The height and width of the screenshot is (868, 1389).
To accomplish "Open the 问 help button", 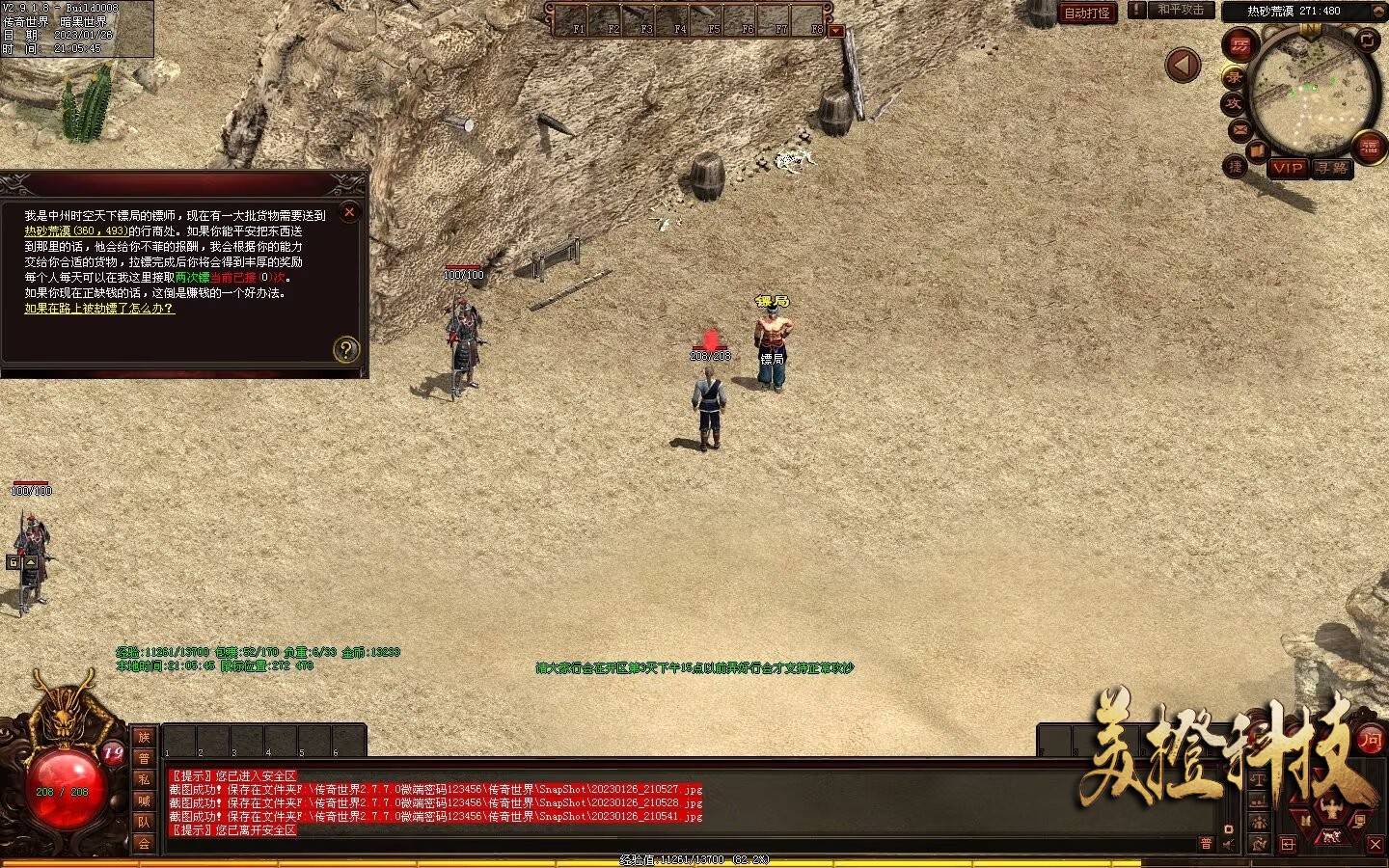I will [x=1370, y=741].
